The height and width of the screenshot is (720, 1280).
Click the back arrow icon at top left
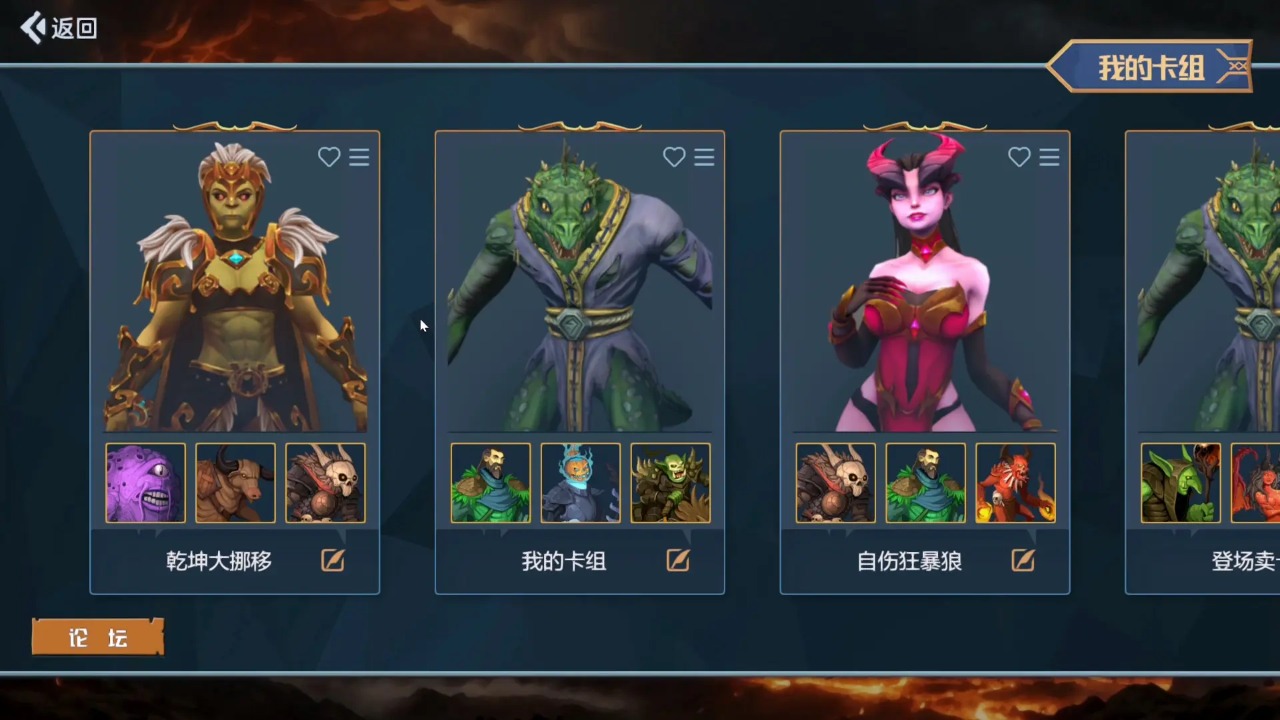point(31,28)
